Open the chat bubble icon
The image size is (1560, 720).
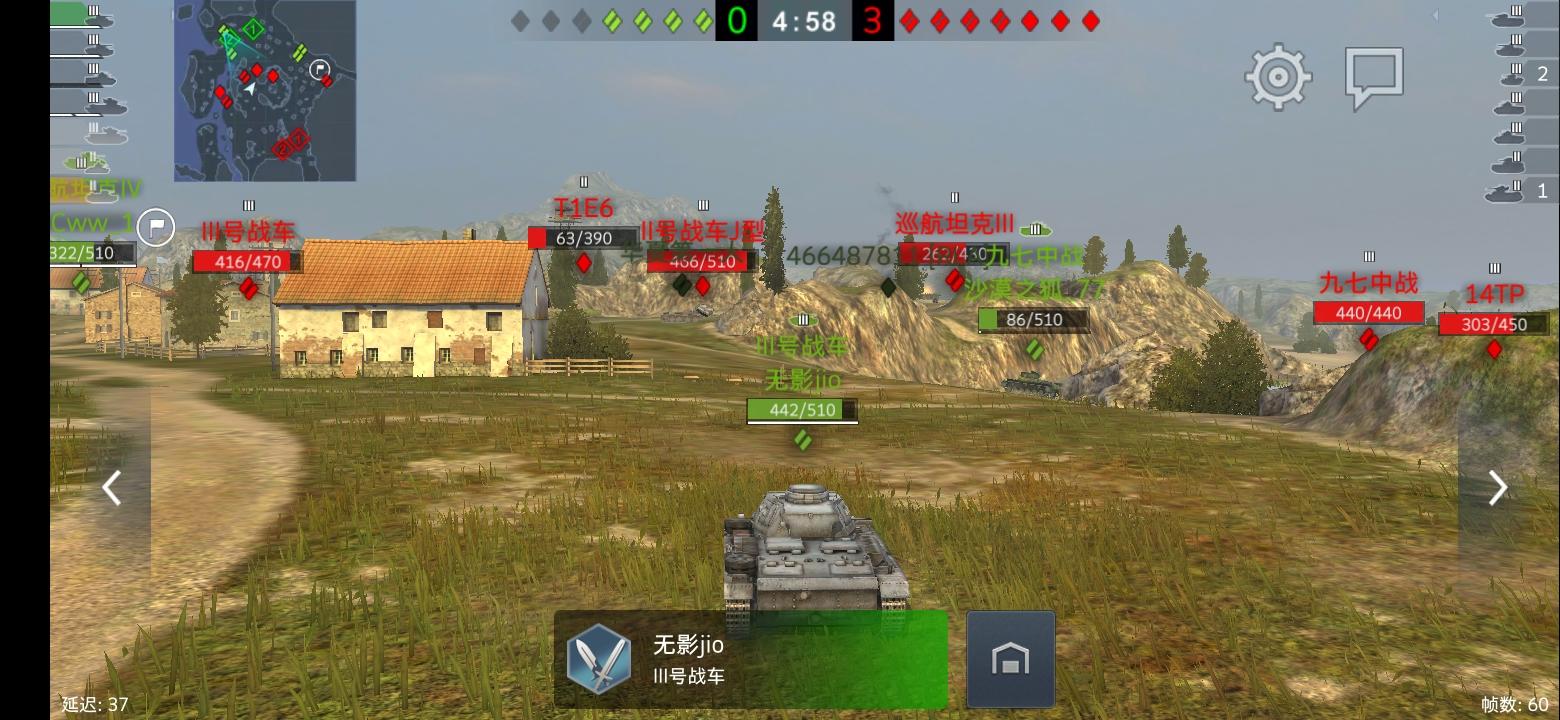(x=1373, y=72)
